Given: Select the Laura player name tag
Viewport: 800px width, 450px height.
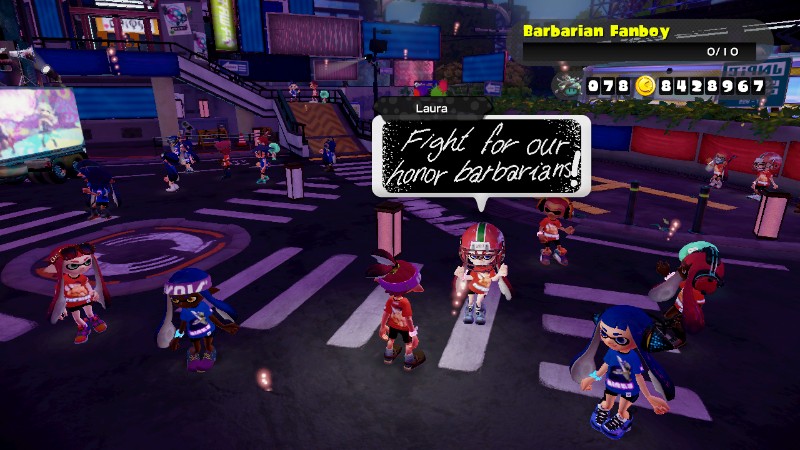Looking at the screenshot, I should pyautogui.click(x=432, y=106).
